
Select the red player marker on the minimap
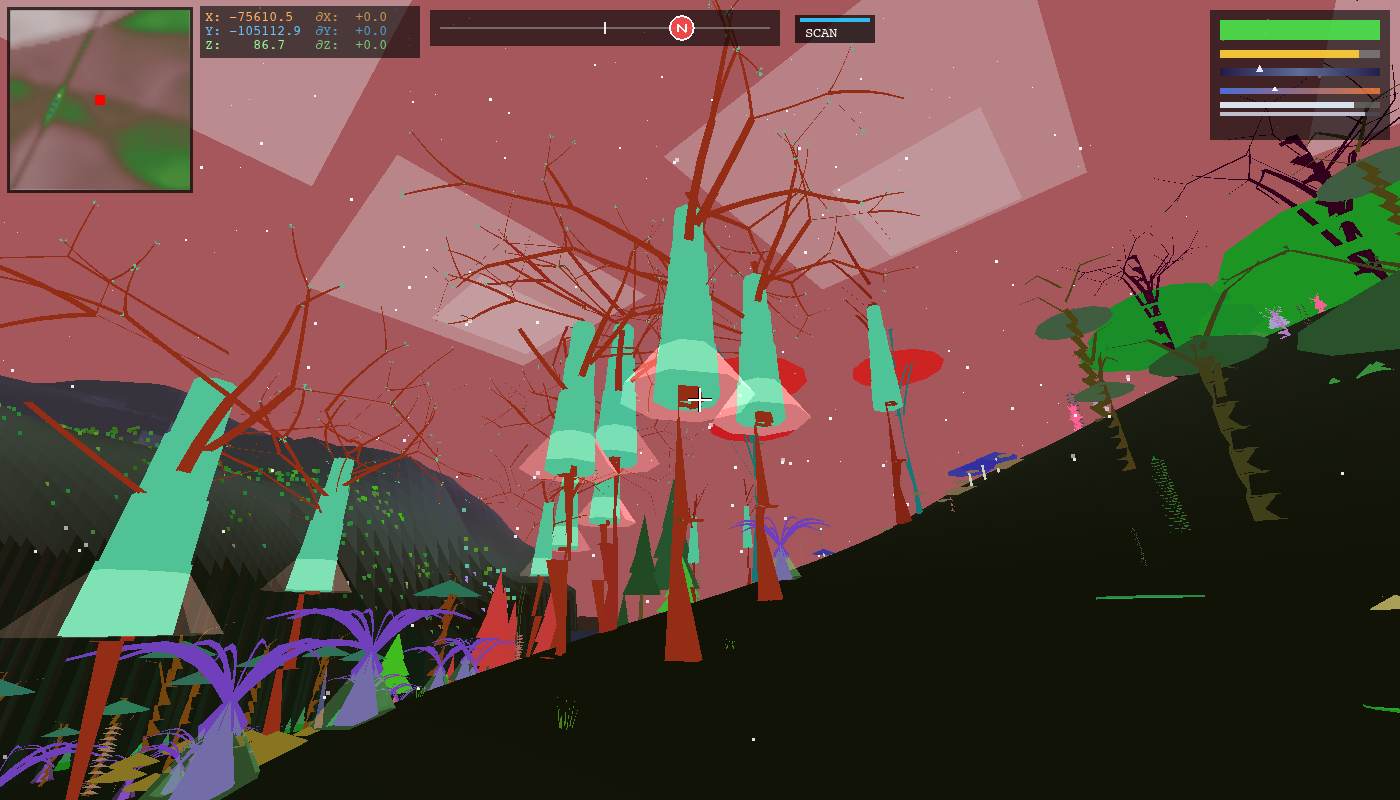[100, 99]
